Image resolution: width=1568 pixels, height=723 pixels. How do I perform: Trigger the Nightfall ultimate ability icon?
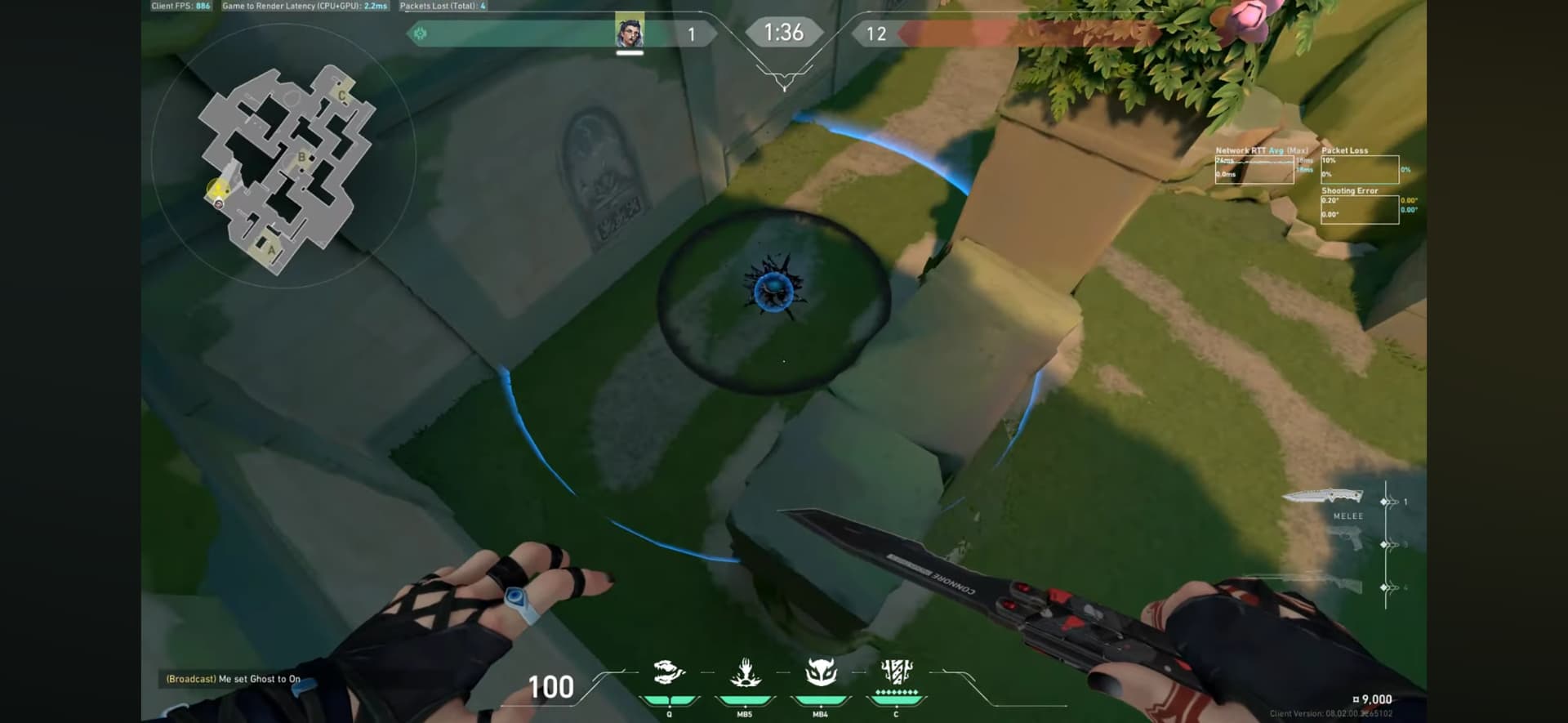pos(896,672)
